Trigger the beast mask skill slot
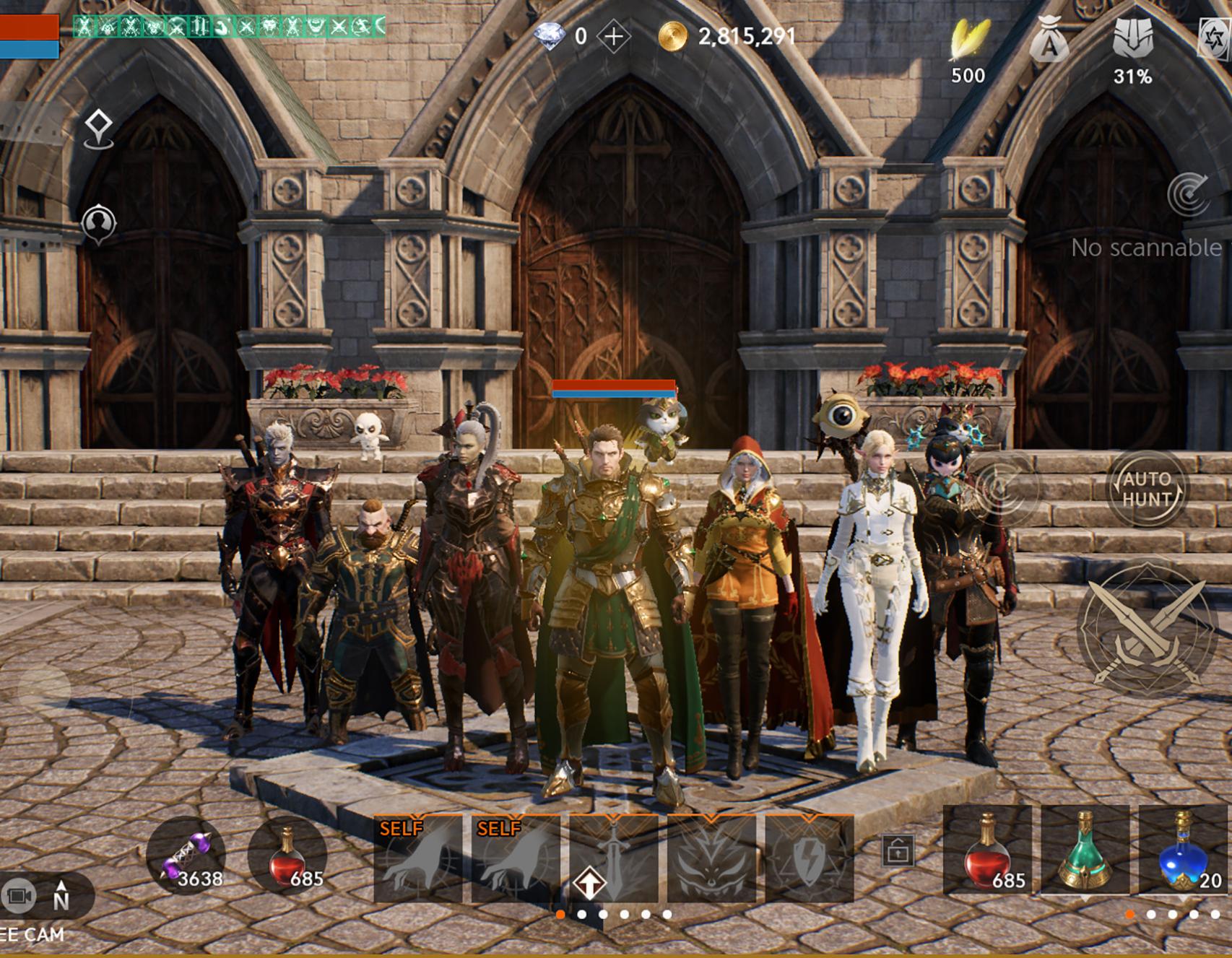The height and width of the screenshot is (958, 1232). click(x=711, y=859)
